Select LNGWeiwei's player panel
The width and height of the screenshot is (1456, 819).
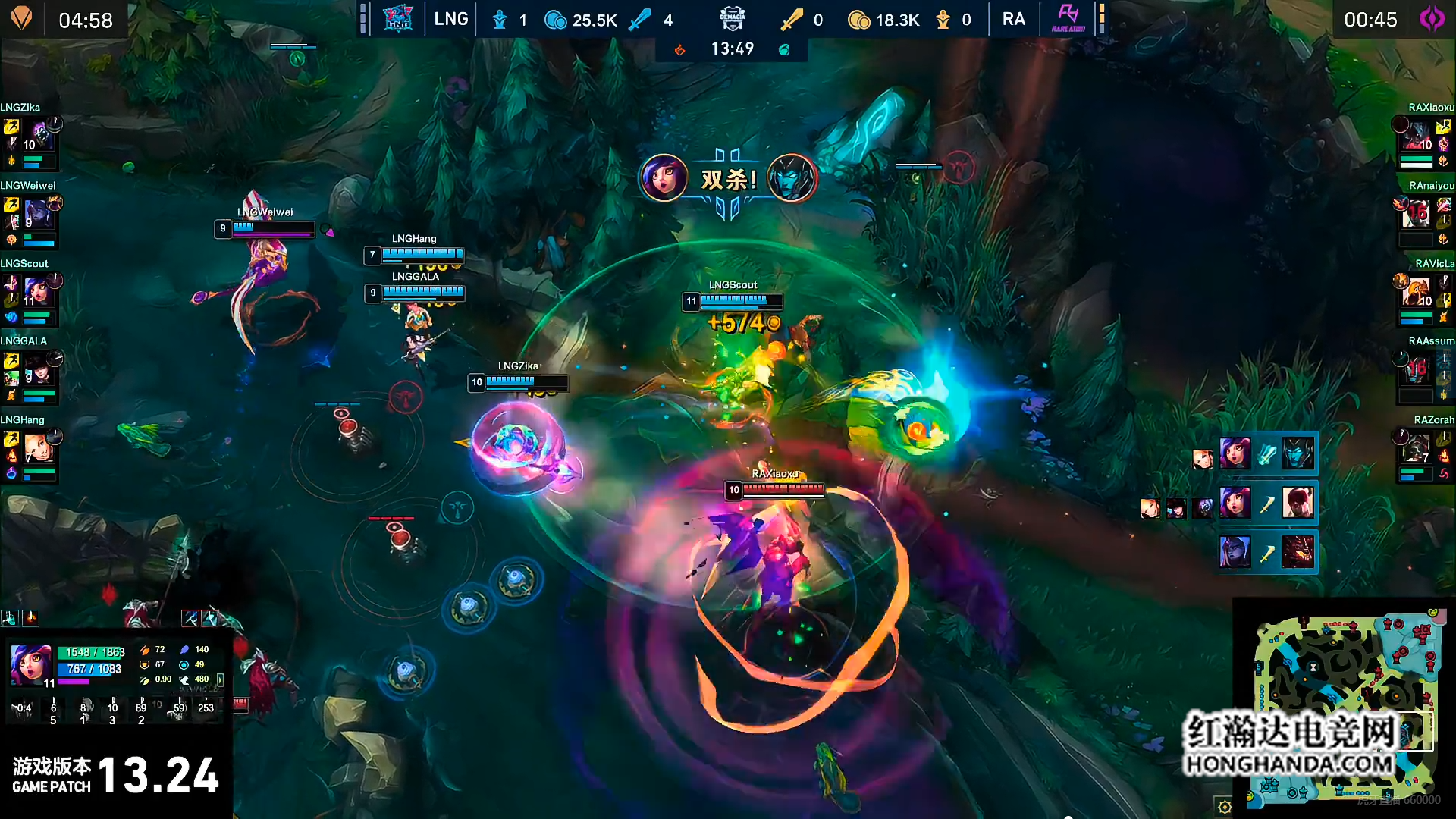pyautogui.click(x=30, y=216)
